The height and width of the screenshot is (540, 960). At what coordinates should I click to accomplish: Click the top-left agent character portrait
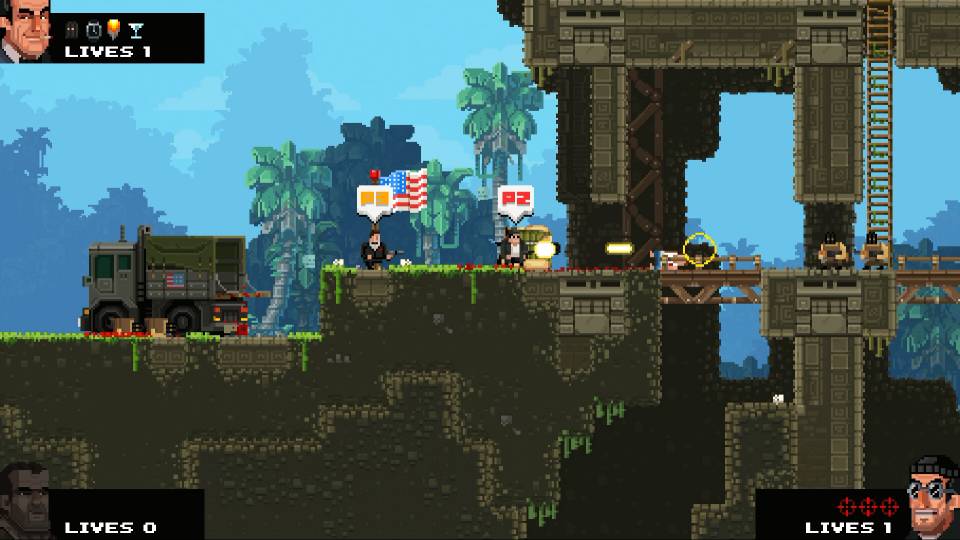pos(26,32)
